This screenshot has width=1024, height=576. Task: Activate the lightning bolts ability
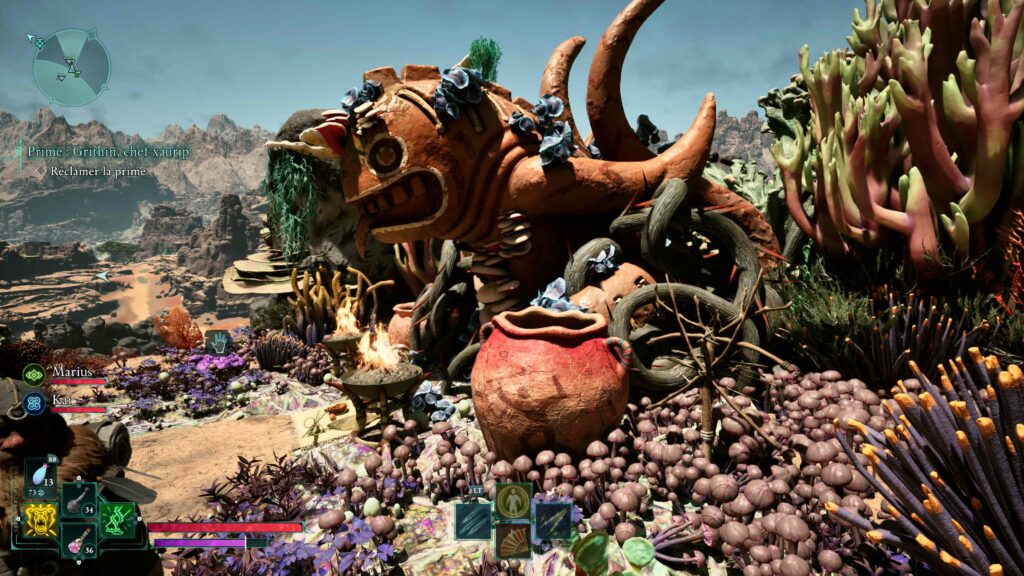pos(552,521)
